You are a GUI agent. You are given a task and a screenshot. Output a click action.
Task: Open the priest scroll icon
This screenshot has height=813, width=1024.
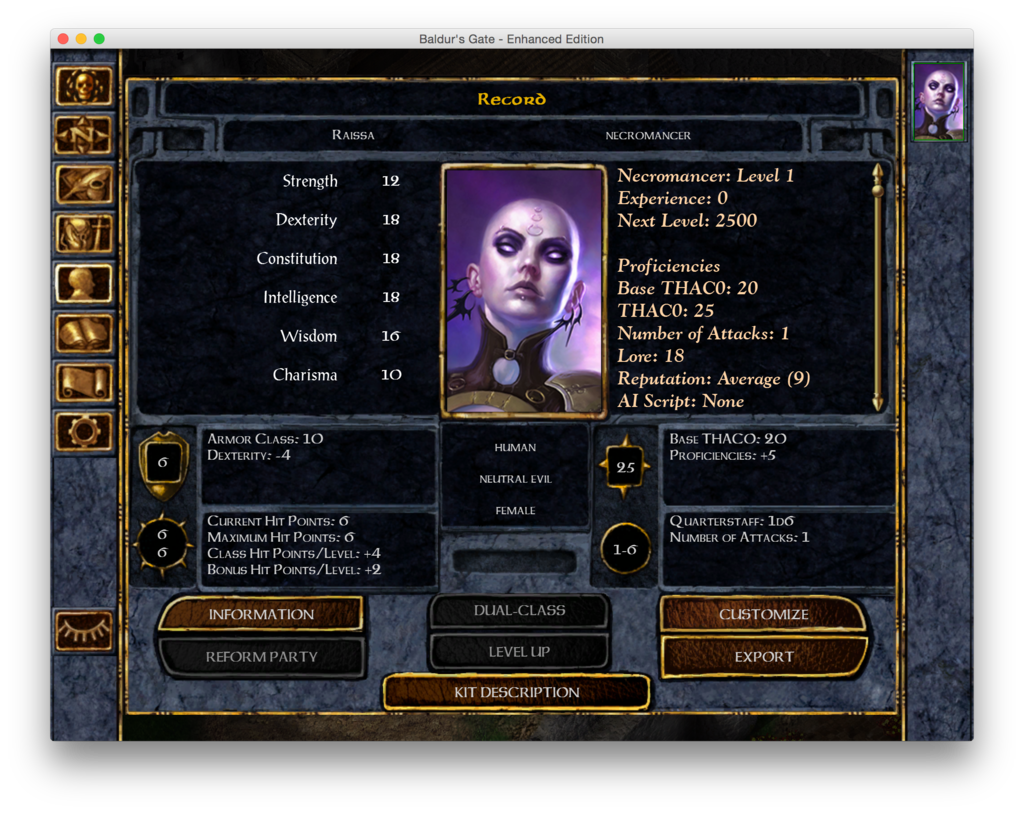click(x=84, y=382)
